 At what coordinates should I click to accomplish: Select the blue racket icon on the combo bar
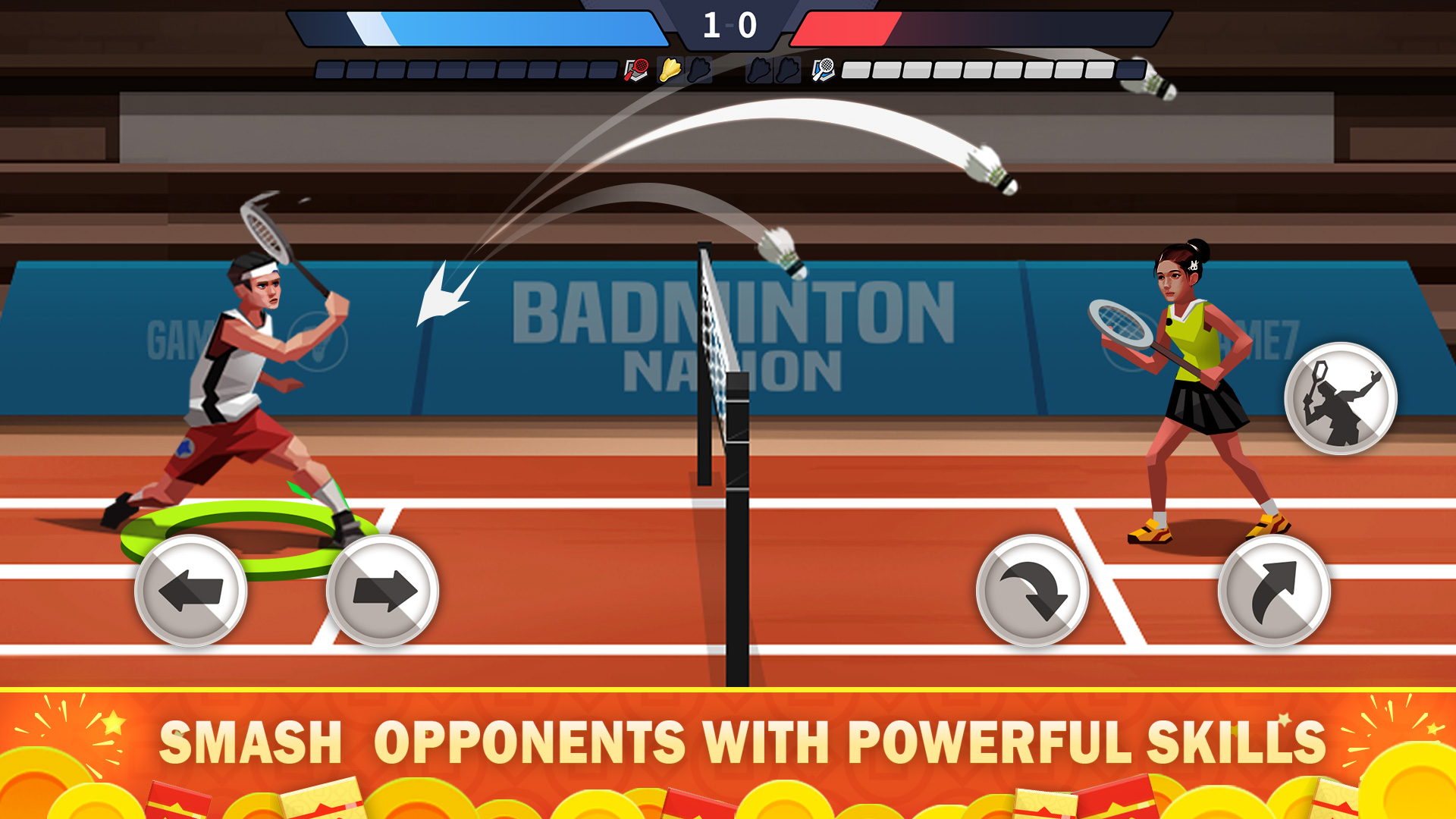point(823,70)
